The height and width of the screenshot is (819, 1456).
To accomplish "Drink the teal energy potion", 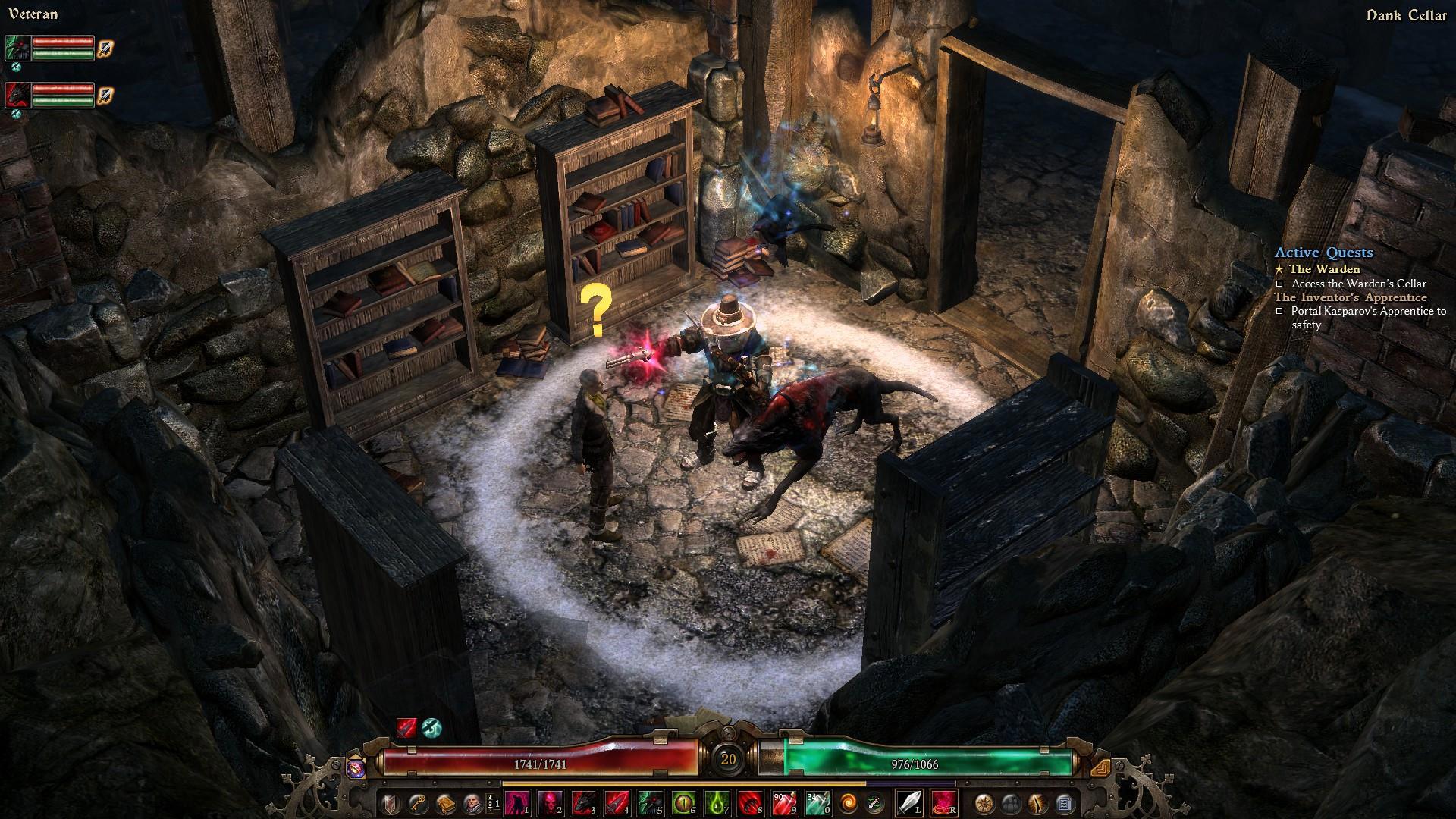I will [817, 803].
